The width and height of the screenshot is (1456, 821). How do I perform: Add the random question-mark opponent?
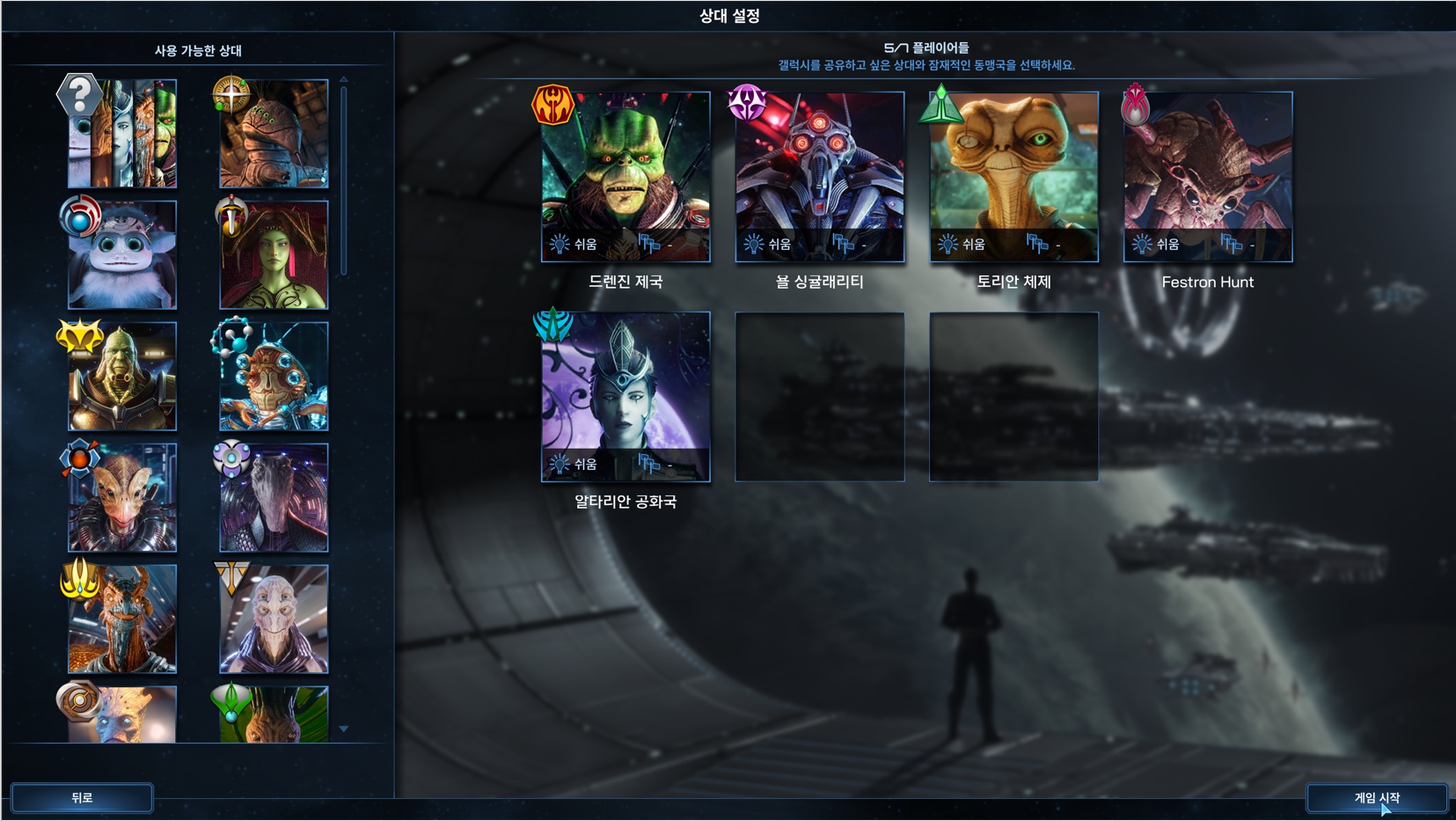click(122, 134)
